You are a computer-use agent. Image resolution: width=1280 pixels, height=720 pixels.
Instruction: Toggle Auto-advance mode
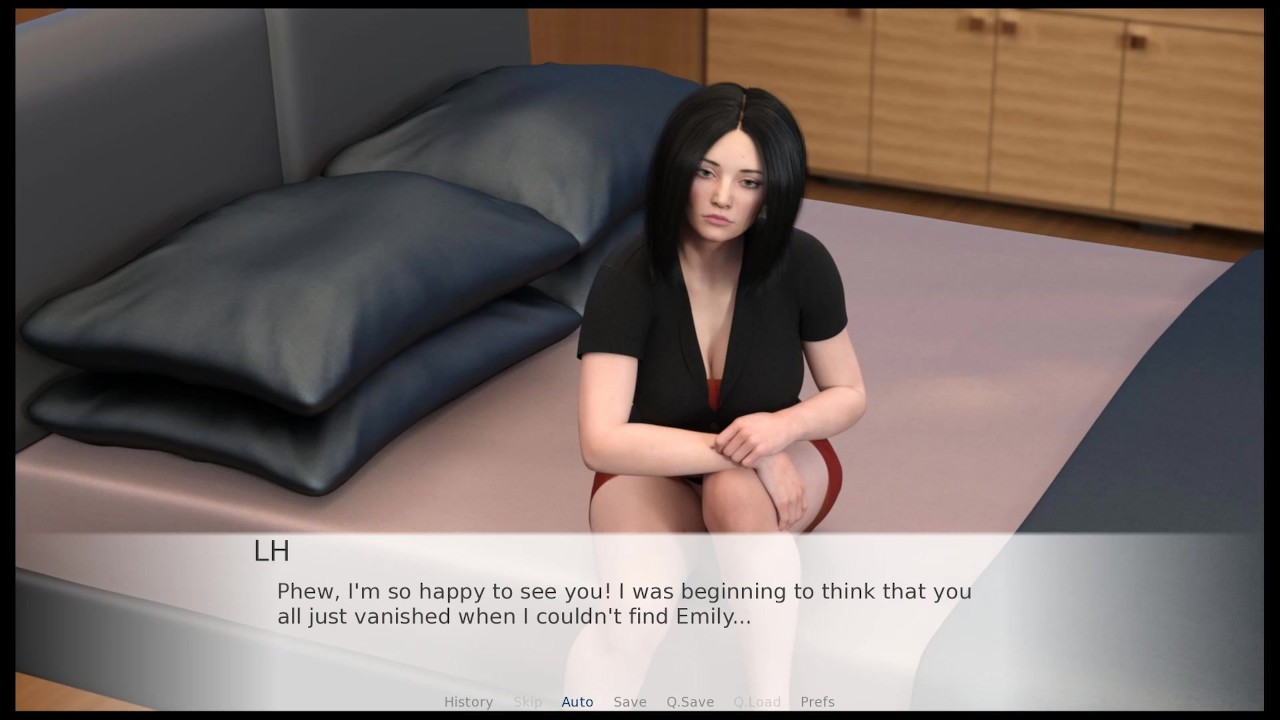coord(577,702)
